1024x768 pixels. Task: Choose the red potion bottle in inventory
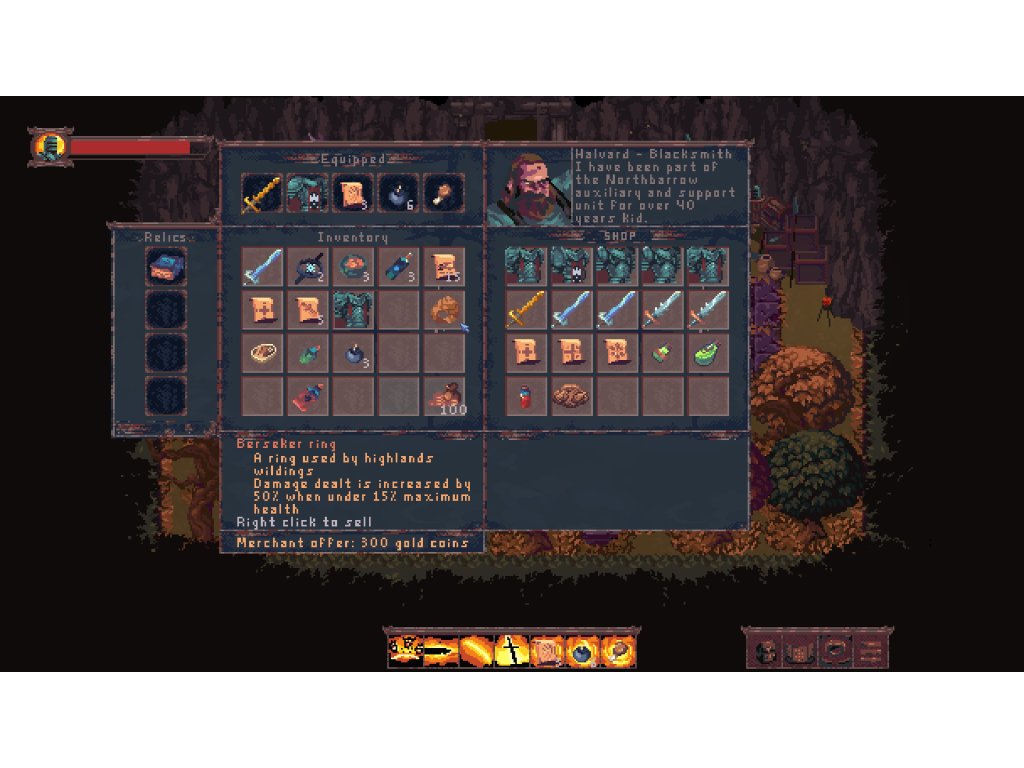(x=307, y=396)
